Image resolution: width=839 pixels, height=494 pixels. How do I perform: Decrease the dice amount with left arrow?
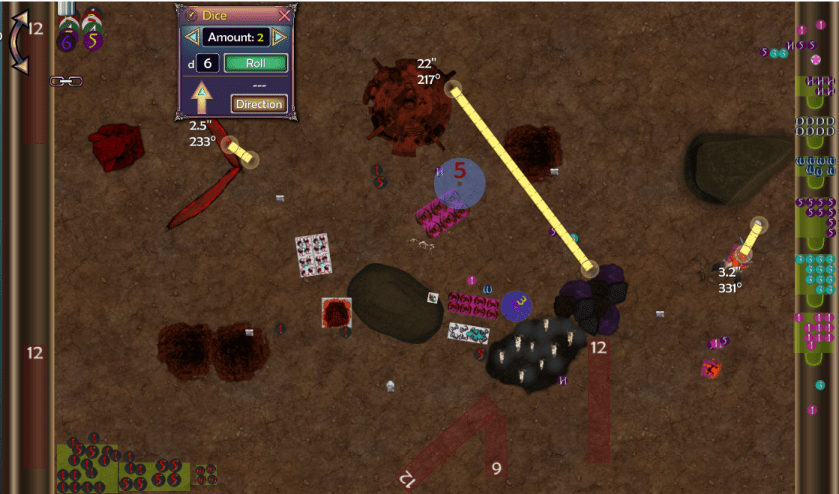[x=191, y=37]
